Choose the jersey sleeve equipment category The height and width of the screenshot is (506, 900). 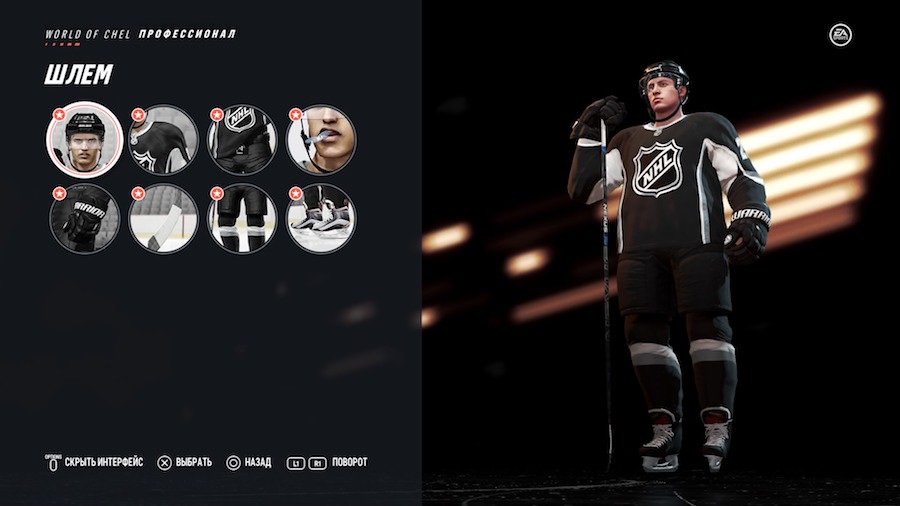(x=163, y=140)
